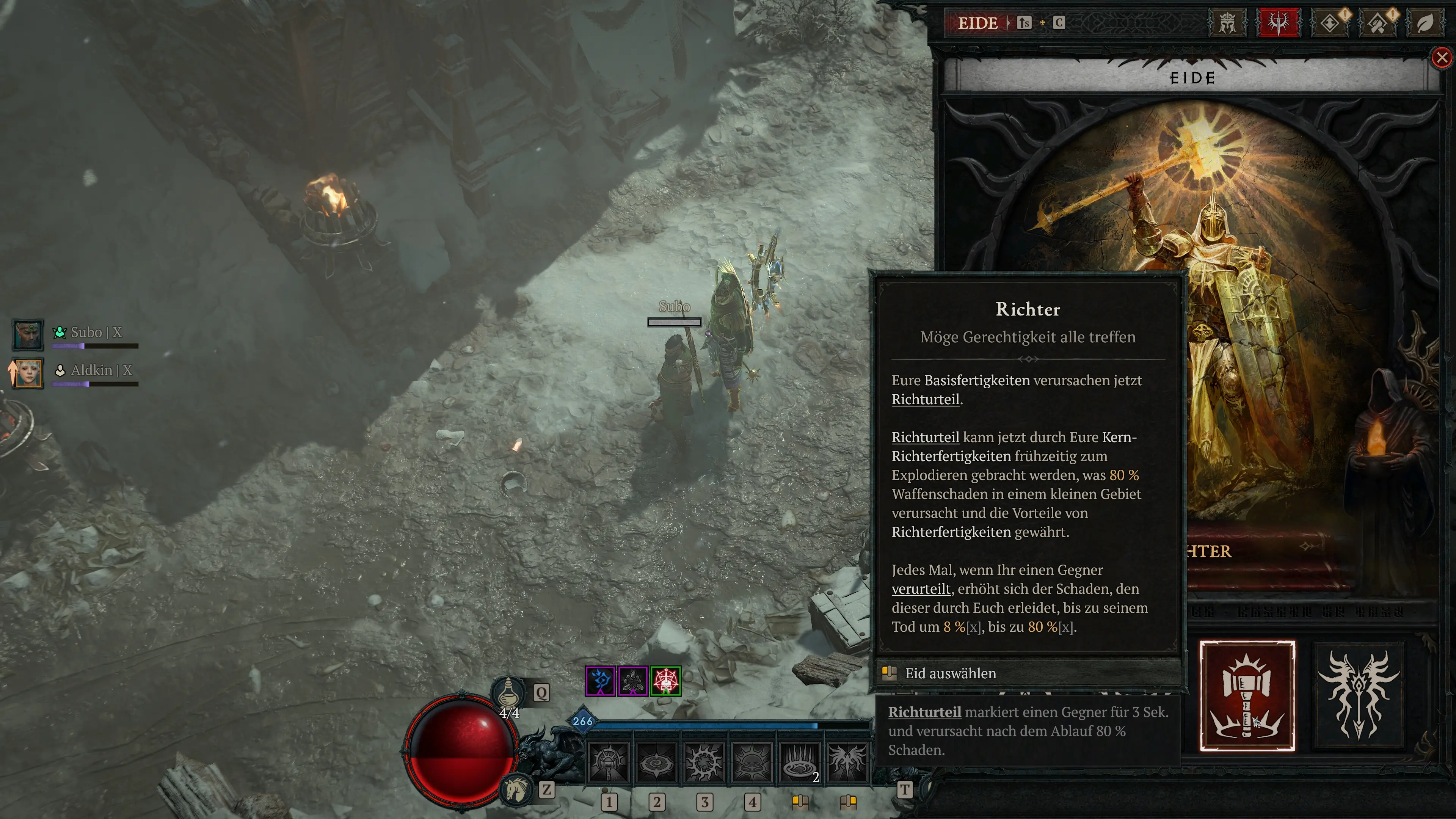Screen dimensions: 1456x819
Task: Open the helmet character tab
Action: point(1227,23)
